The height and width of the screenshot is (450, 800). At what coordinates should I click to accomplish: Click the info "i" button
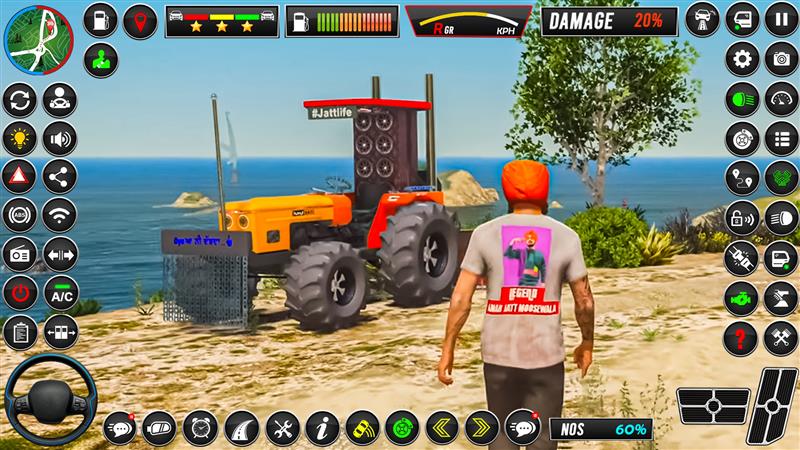(x=323, y=428)
